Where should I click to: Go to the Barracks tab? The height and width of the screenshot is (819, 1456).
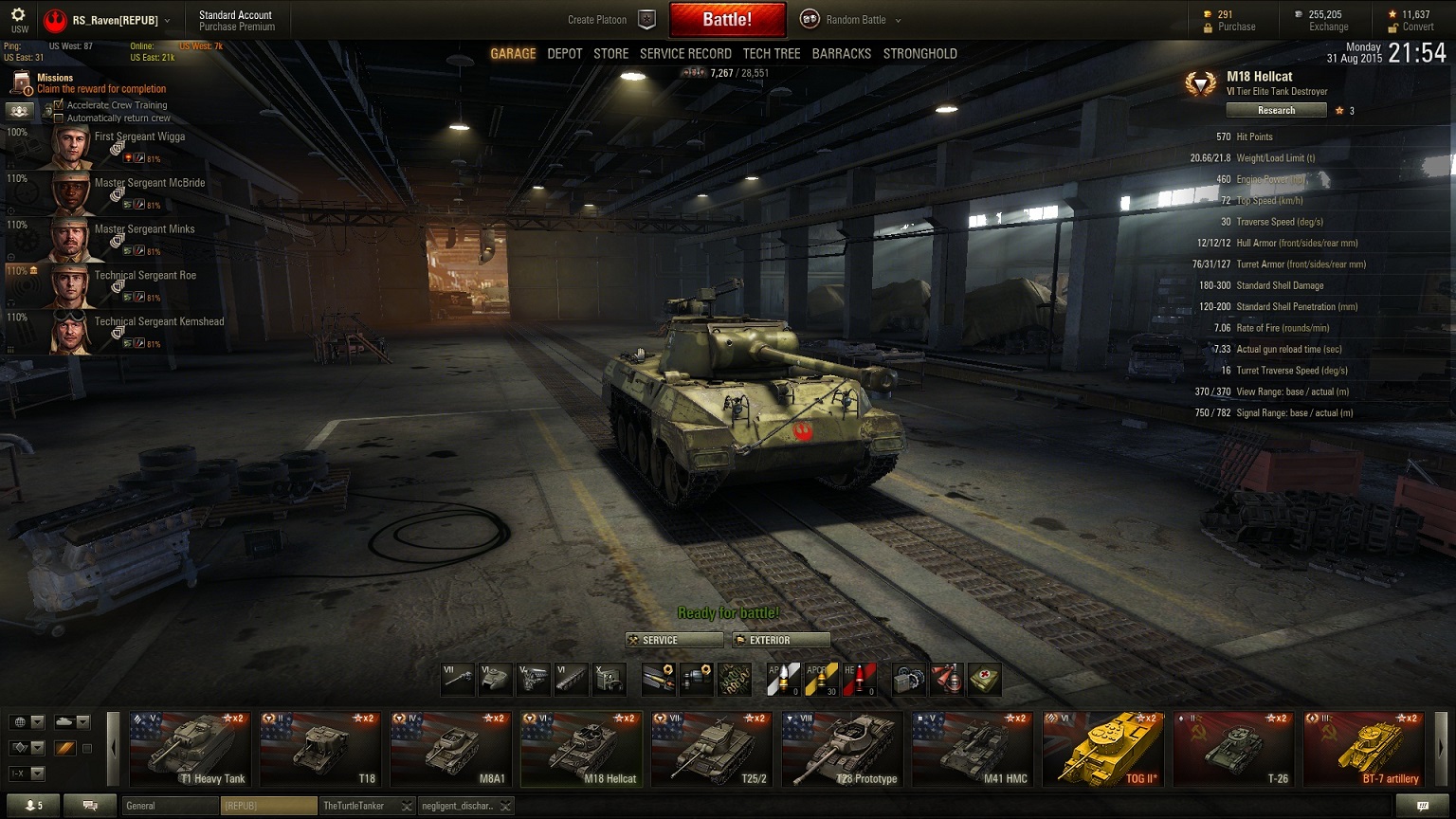click(x=841, y=54)
